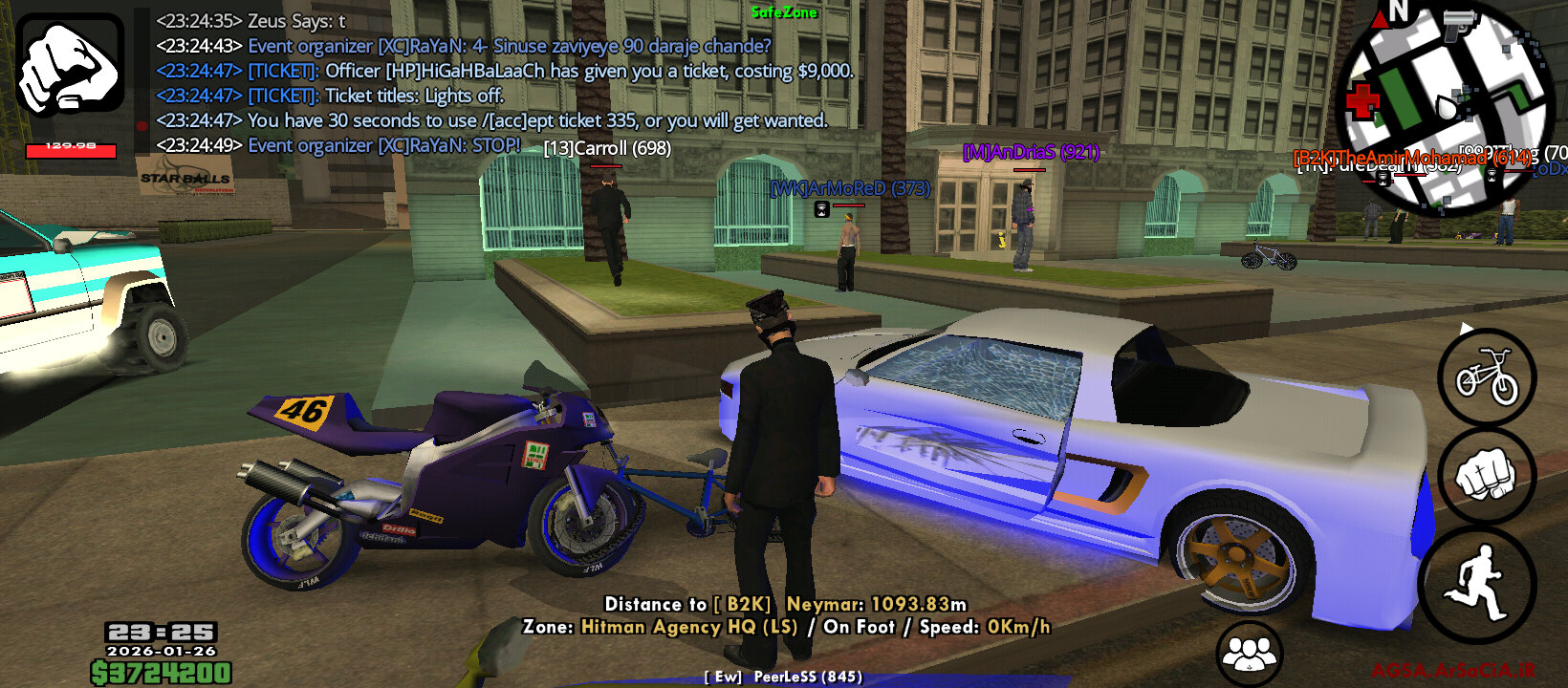Tap the bicycle mount button
This screenshot has height=688, width=1568.
click(x=1487, y=377)
